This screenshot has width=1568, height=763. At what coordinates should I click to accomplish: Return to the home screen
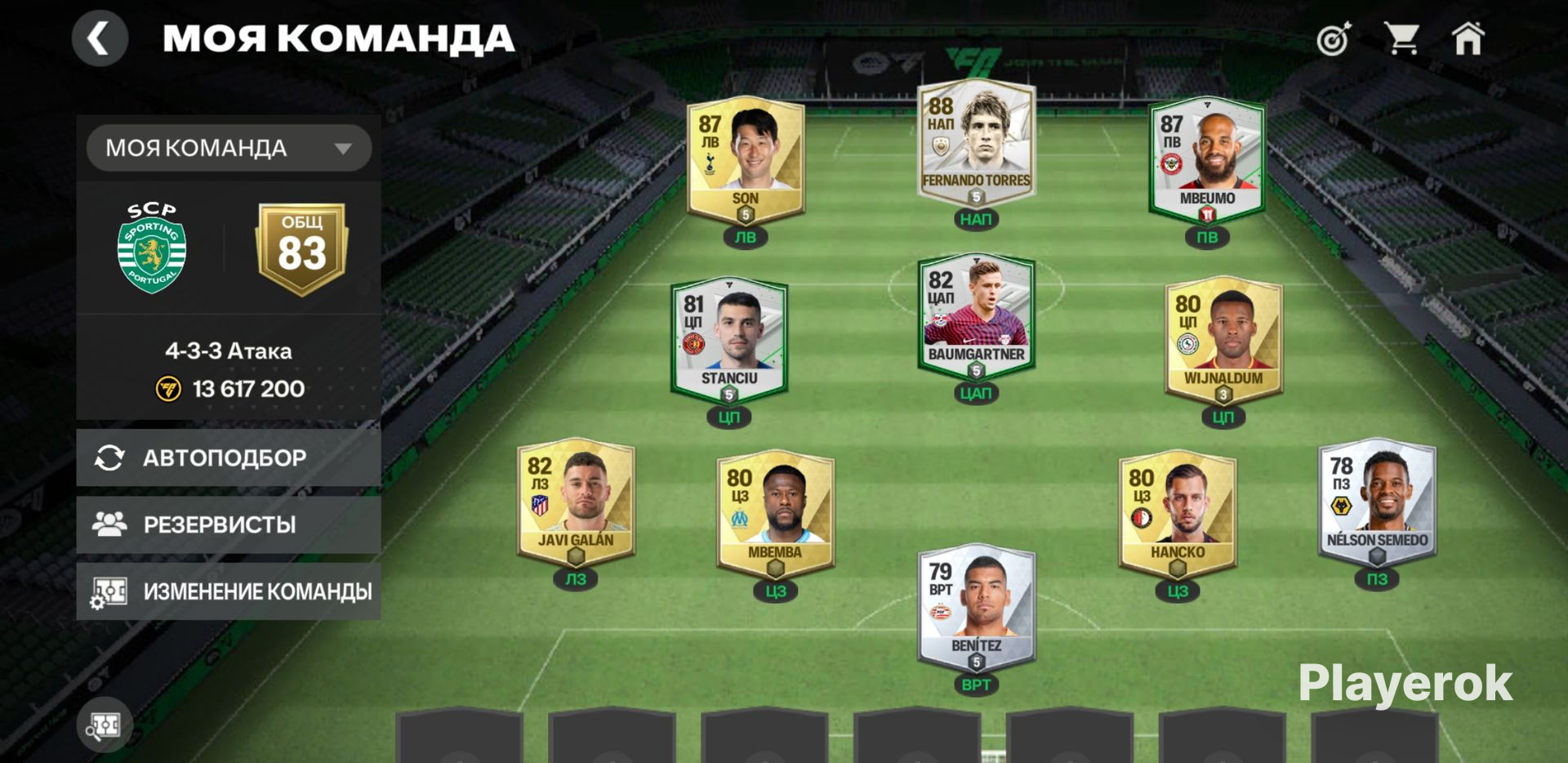point(1468,38)
